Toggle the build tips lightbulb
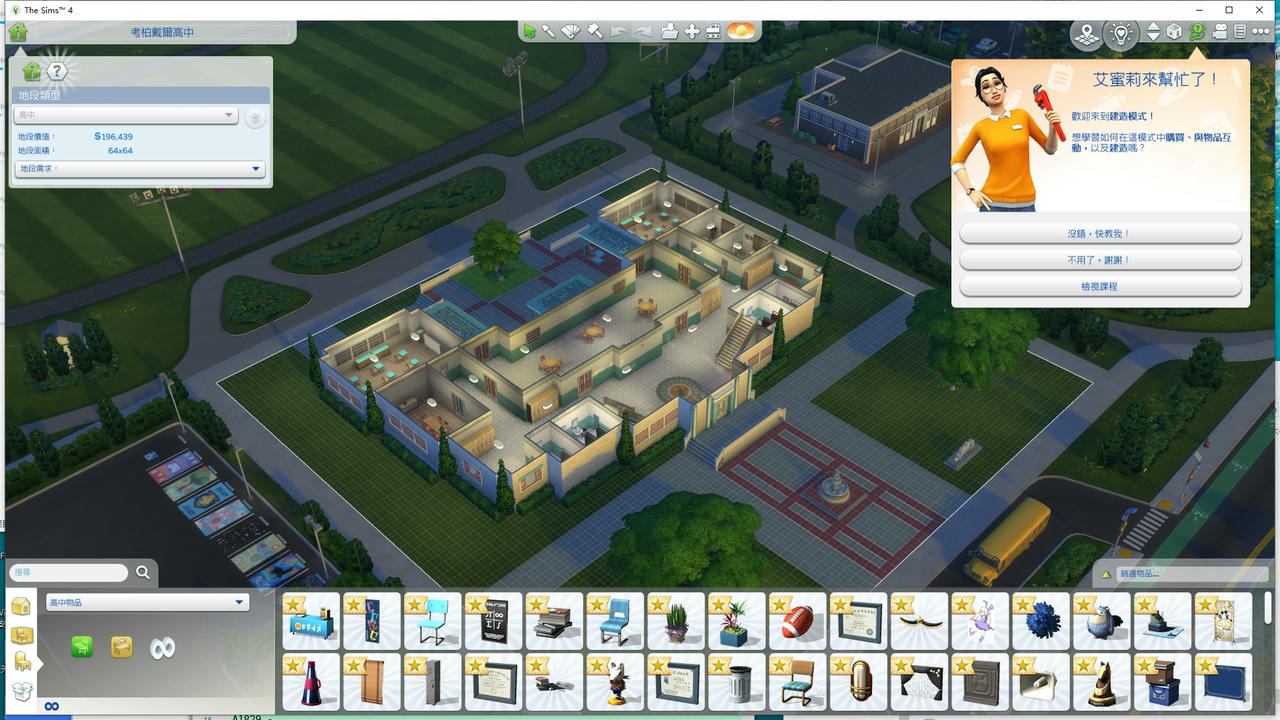Image resolution: width=1280 pixels, height=720 pixels. tap(1120, 32)
